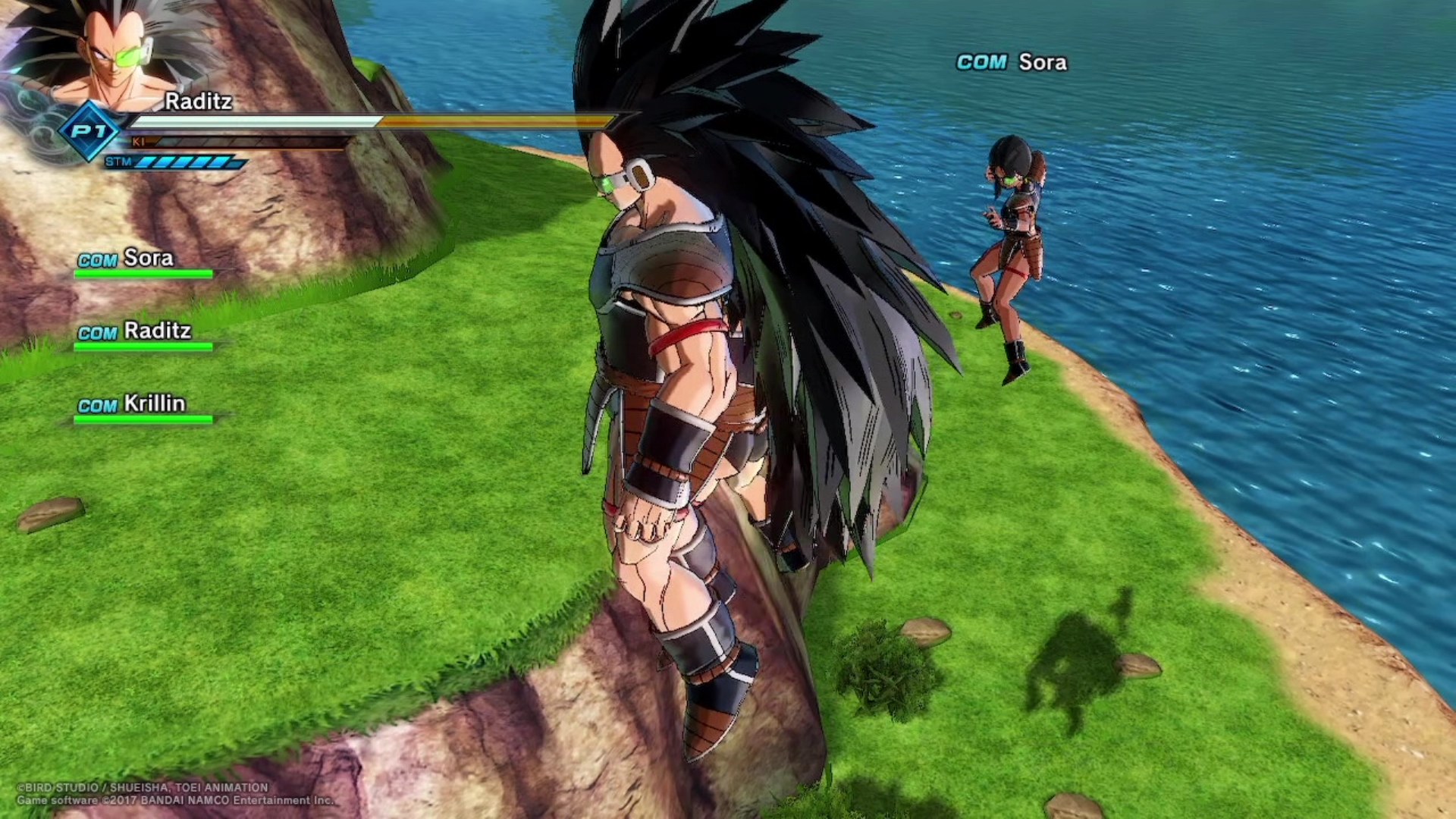Click the floating COM Sora name tag
1456x819 pixels.
1012,62
